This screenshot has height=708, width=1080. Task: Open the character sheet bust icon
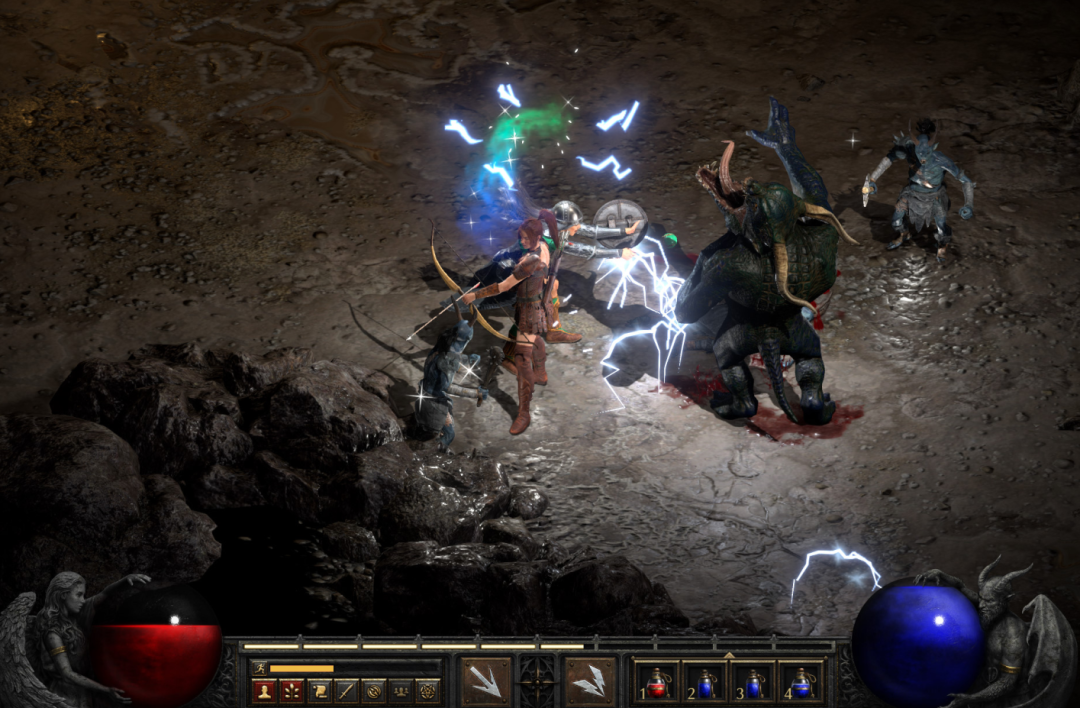pos(264,690)
